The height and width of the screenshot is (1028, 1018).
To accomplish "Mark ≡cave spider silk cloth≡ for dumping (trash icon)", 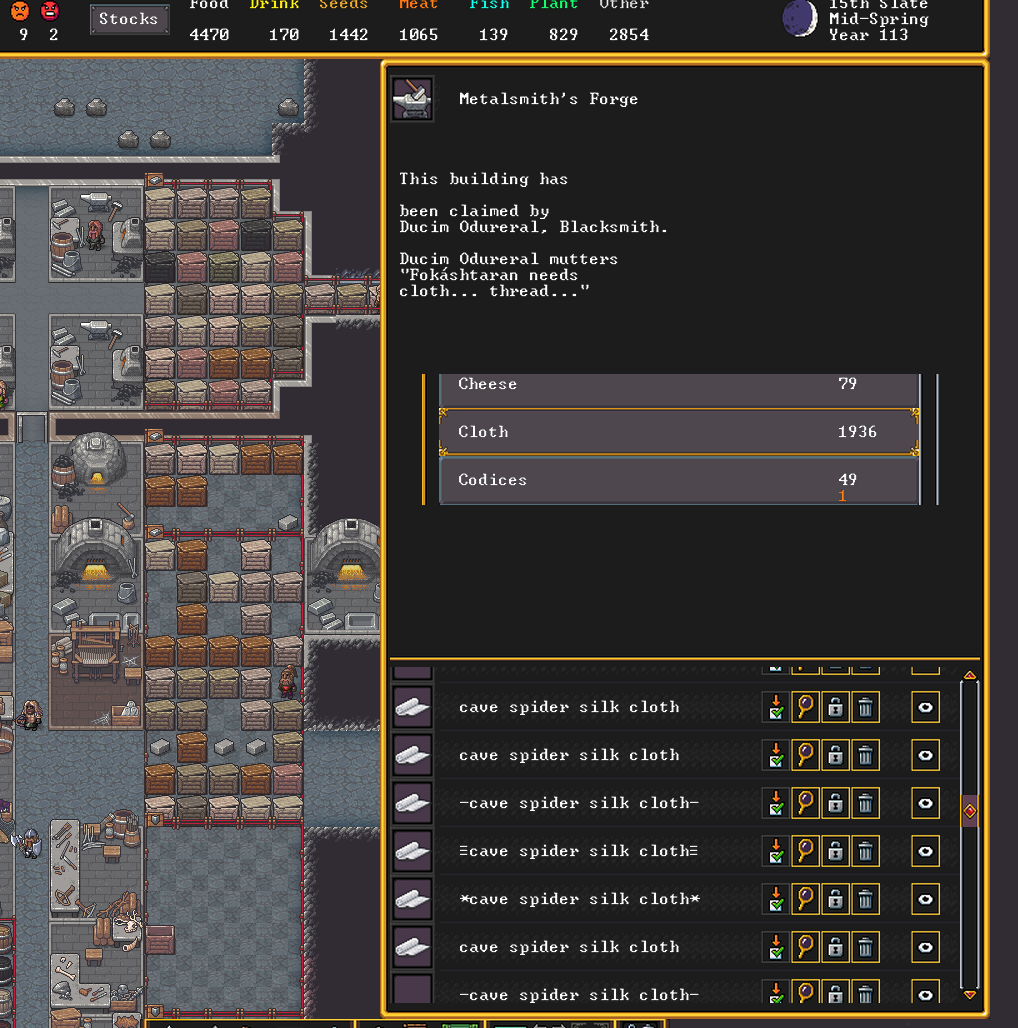I will (x=866, y=851).
